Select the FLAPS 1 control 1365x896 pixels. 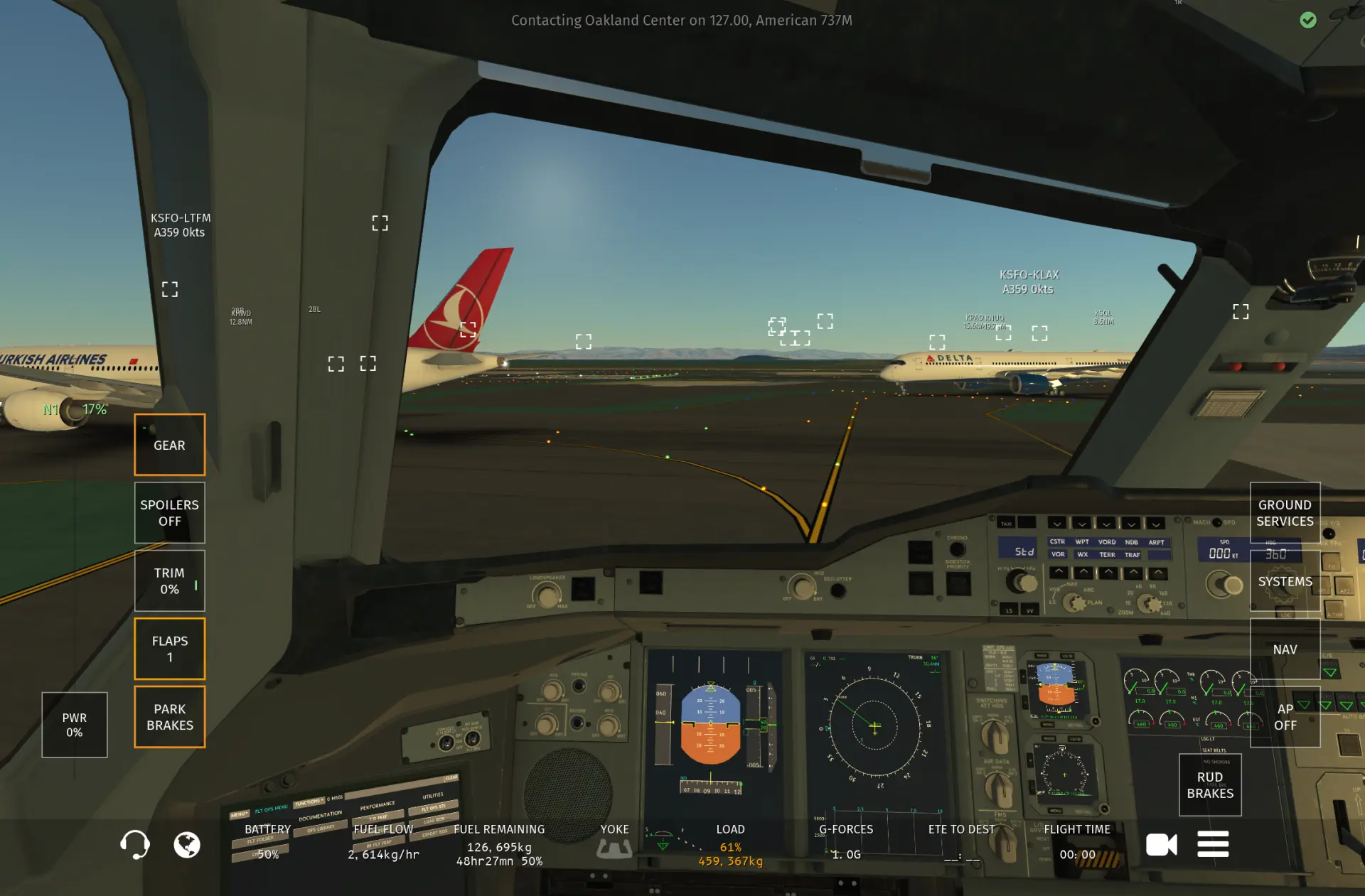(x=169, y=649)
